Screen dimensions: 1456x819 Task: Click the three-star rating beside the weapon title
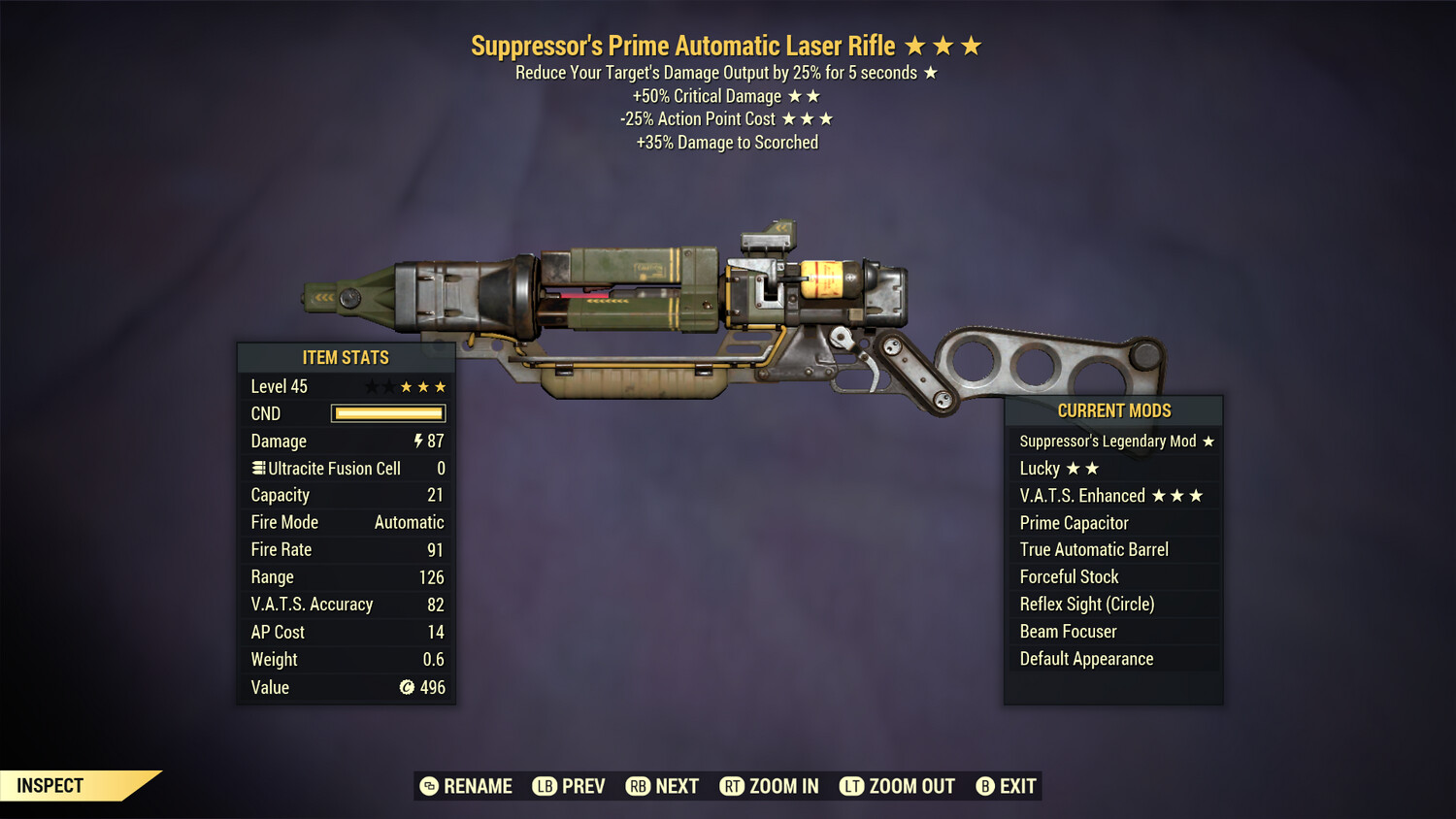943,45
